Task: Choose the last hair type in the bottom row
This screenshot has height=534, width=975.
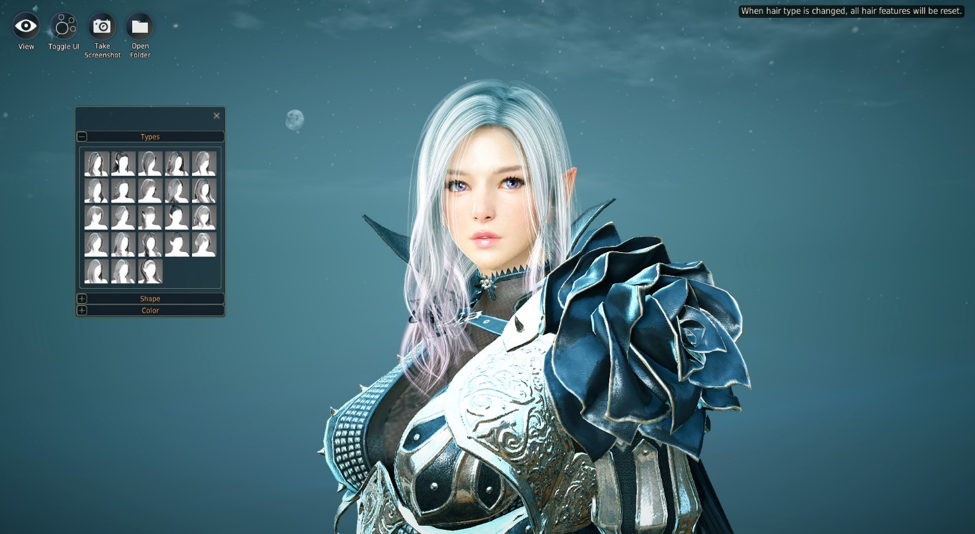Action: click(x=150, y=271)
